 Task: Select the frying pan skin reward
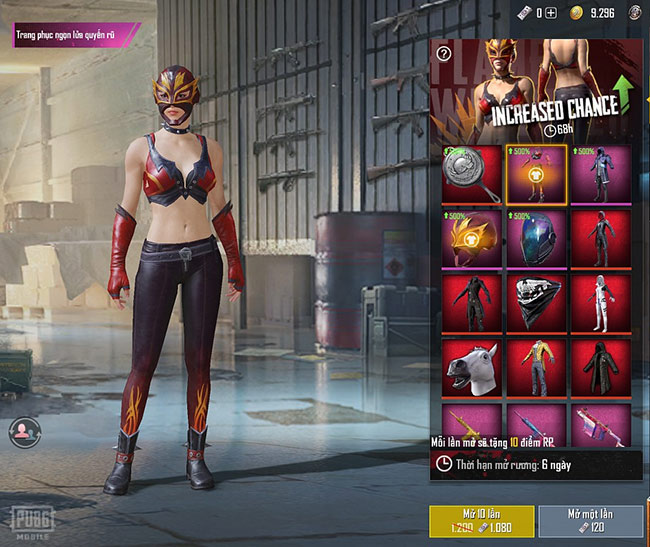[x=471, y=173]
